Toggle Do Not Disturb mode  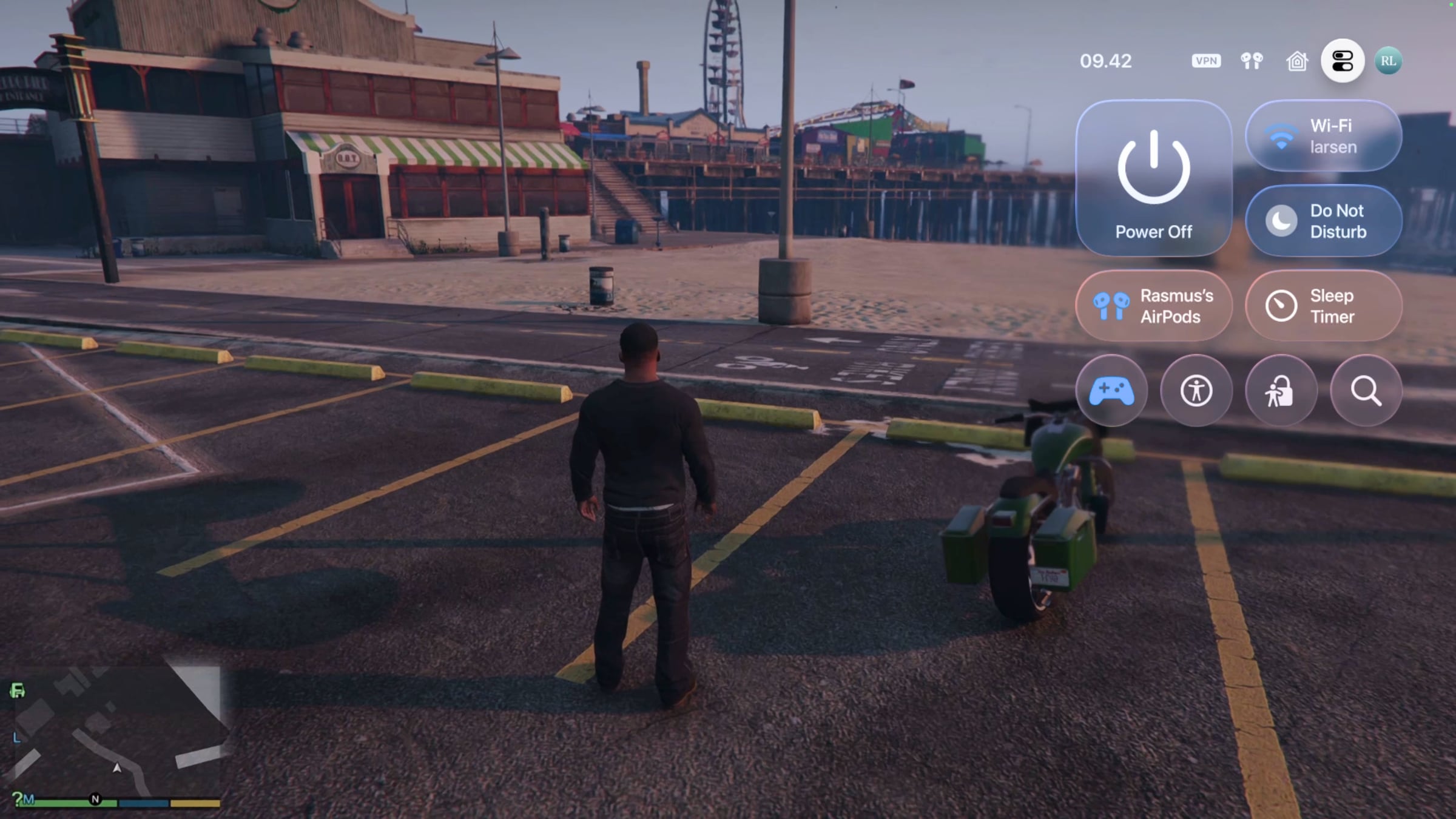1323,221
